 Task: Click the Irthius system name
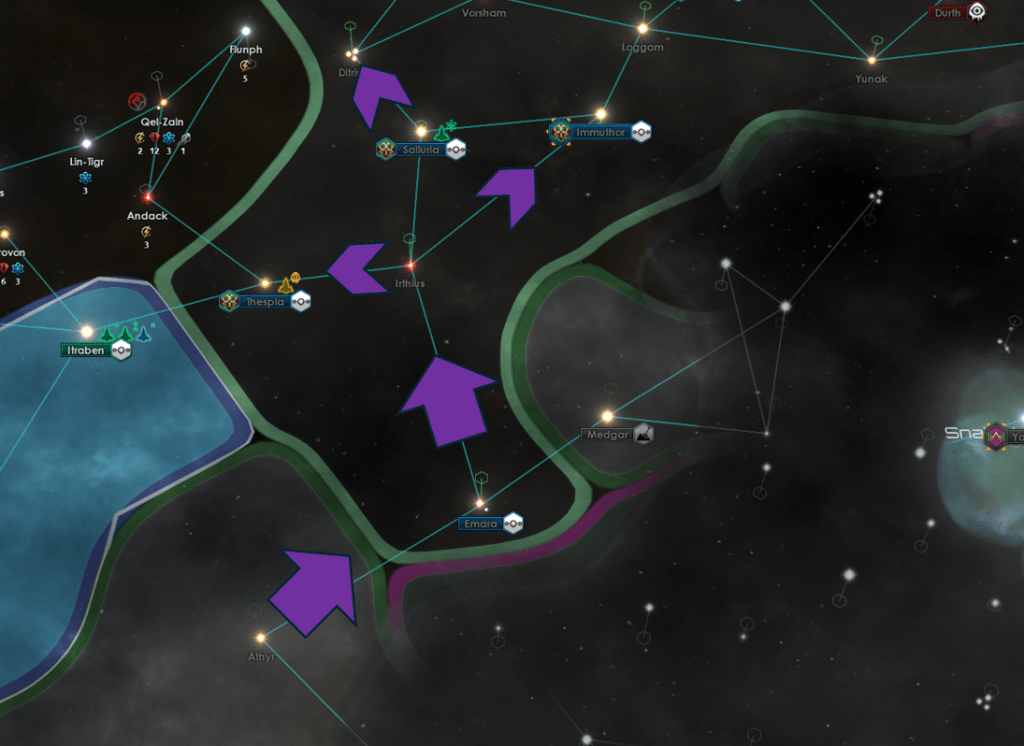pos(410,284)
